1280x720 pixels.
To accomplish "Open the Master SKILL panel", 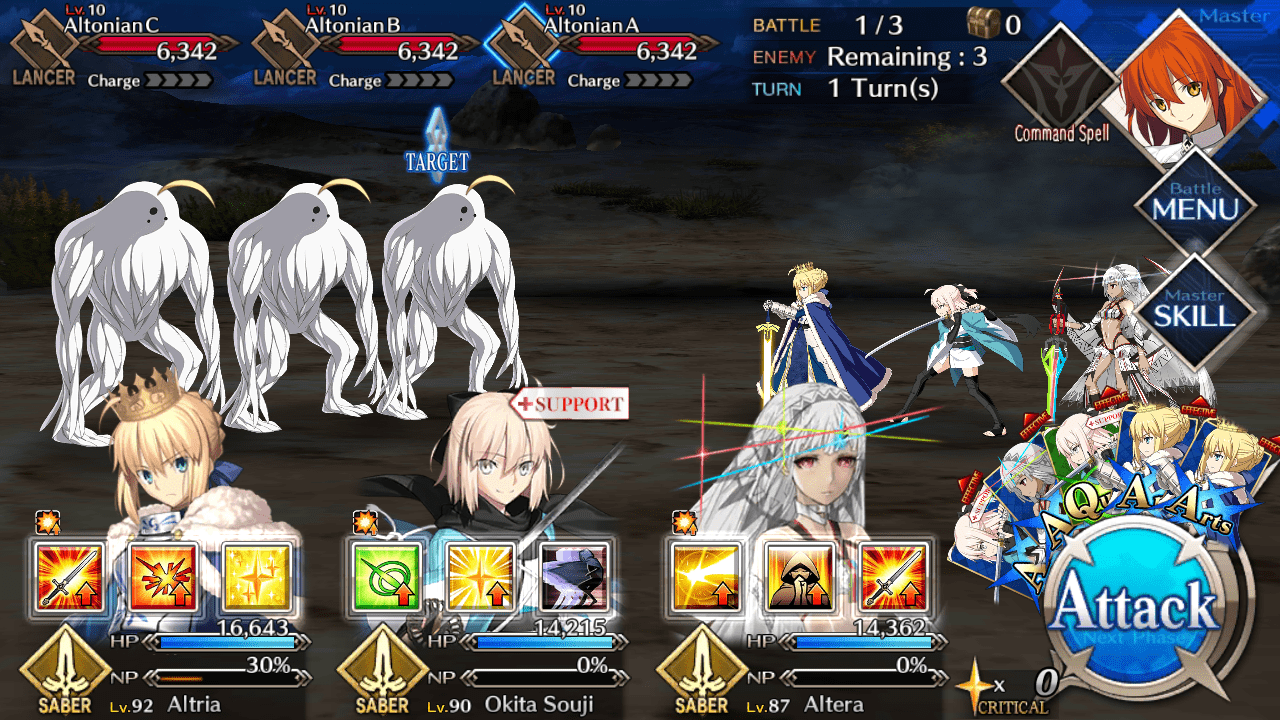I will (x=1194, y=310).
